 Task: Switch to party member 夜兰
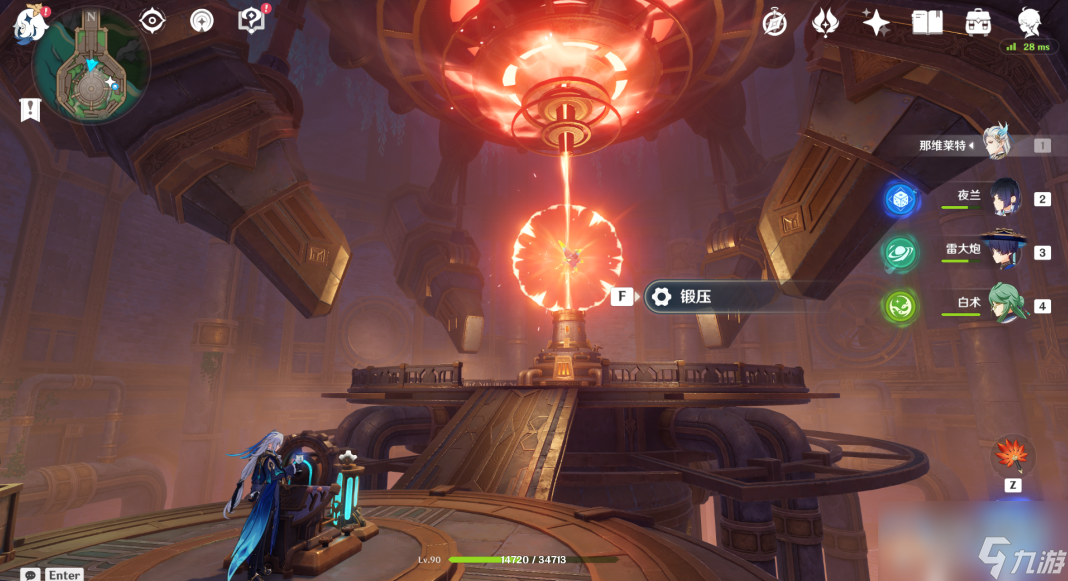click(x=1004, y=197)
